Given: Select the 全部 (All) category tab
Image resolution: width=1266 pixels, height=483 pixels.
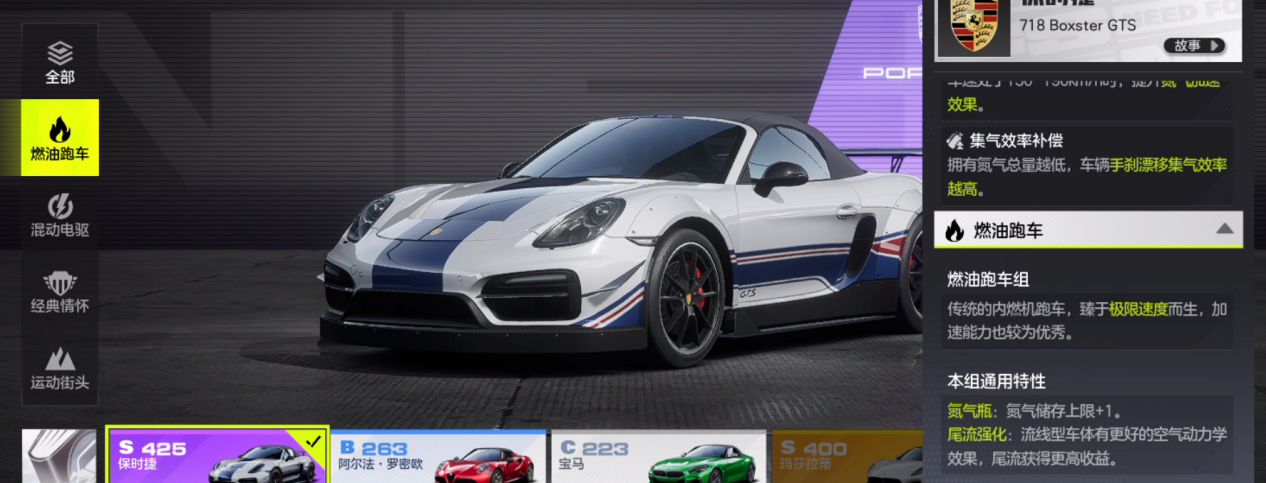Looking at the screenshot, I should tap(60, 62).
